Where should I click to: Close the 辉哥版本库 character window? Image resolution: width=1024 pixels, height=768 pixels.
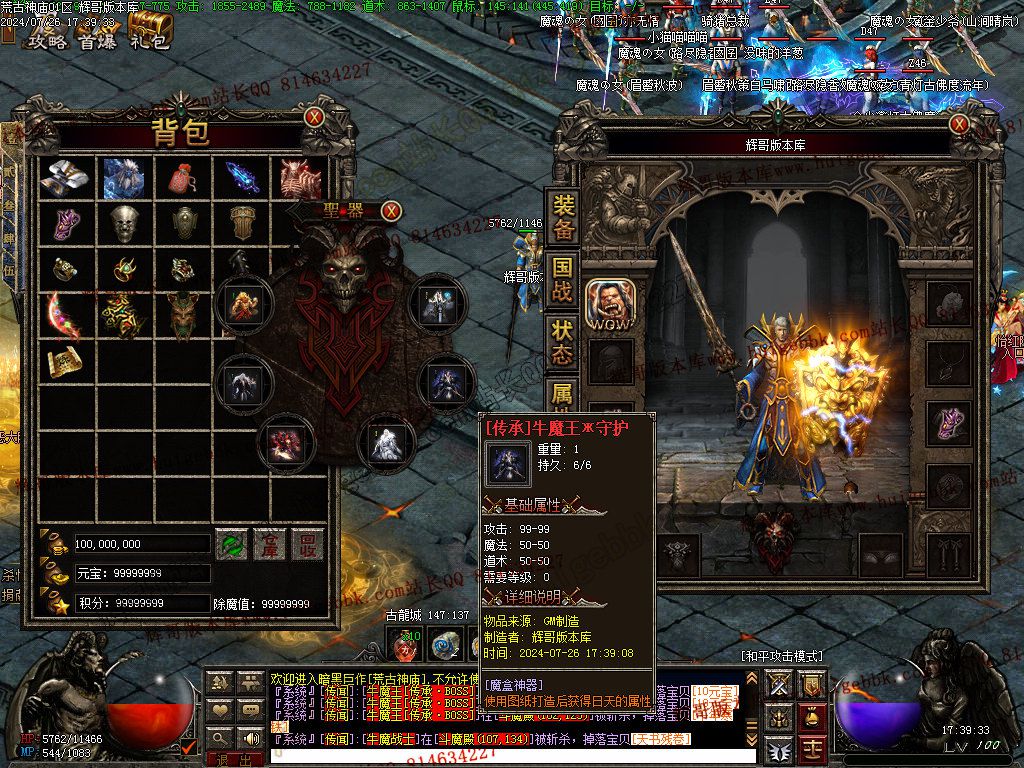tap(960, 125)
